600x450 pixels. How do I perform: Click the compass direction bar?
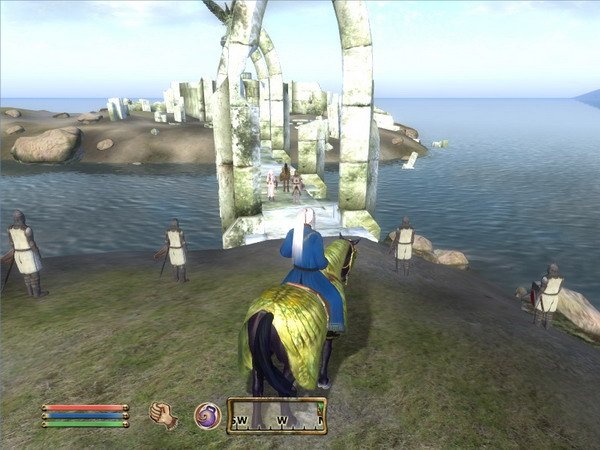point(277,415)
